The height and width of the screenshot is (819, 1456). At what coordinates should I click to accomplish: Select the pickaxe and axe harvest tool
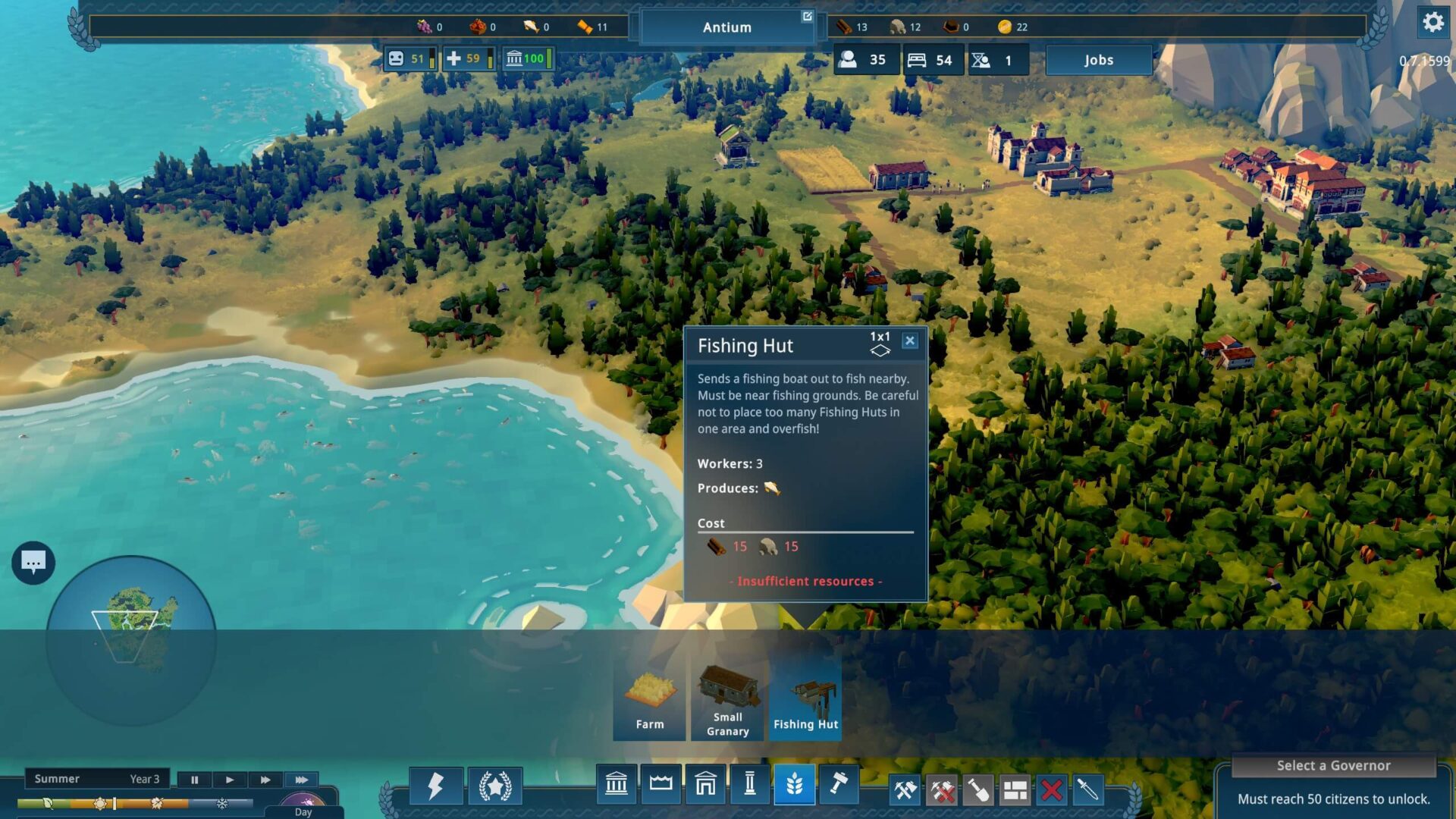pyautogui.click(x=905, y=791)
